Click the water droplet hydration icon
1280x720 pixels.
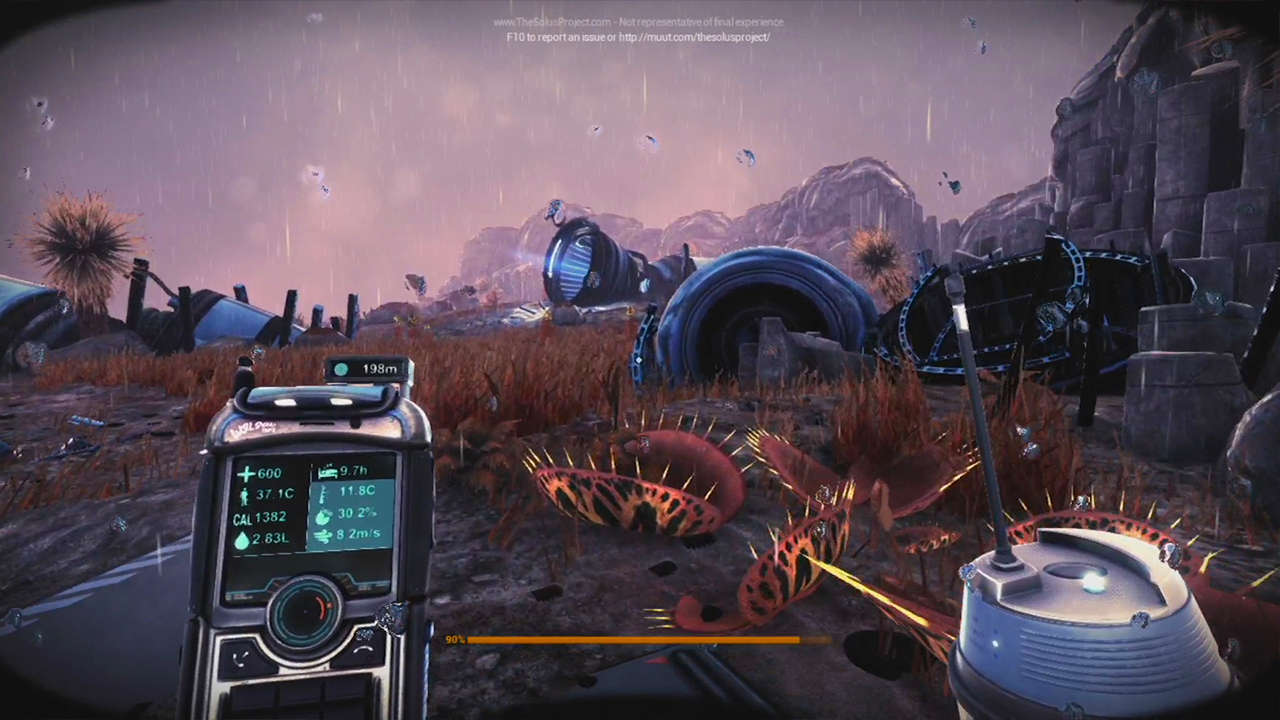(x=241, y=540)
